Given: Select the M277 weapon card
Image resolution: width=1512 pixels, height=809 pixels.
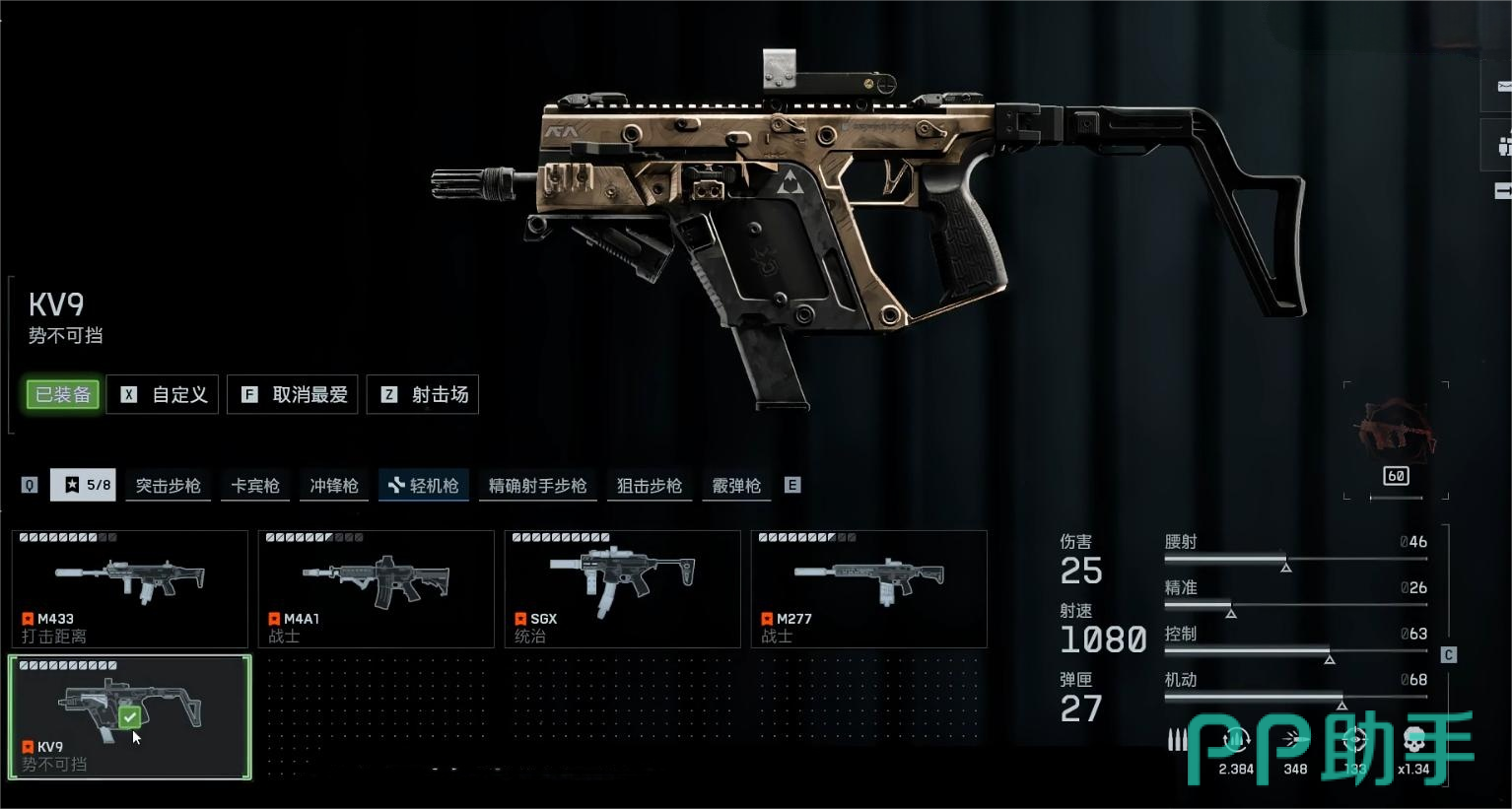Looking at the screenshot, I should pos(868,588).
